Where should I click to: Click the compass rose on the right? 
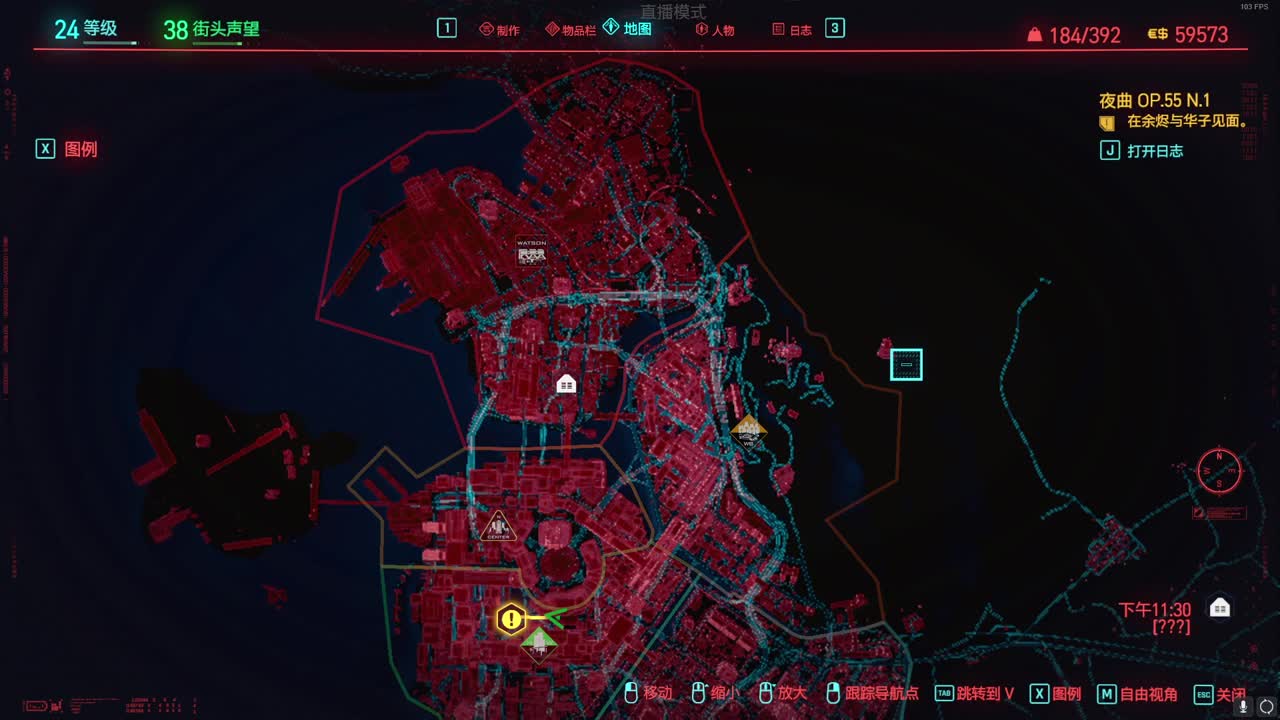pyautogui.click(x=1218, y=472)
